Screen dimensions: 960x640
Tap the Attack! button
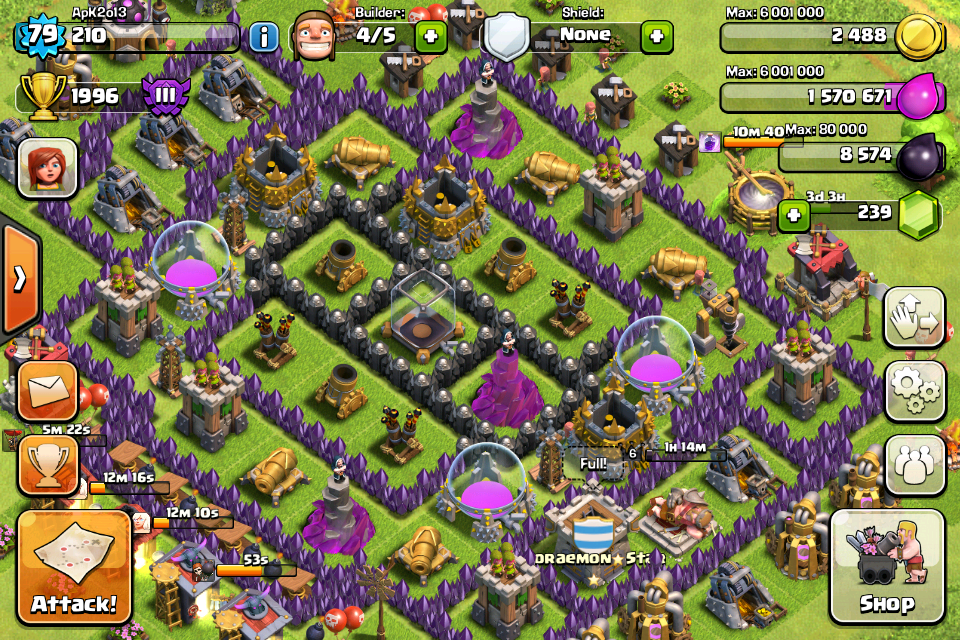74,567
